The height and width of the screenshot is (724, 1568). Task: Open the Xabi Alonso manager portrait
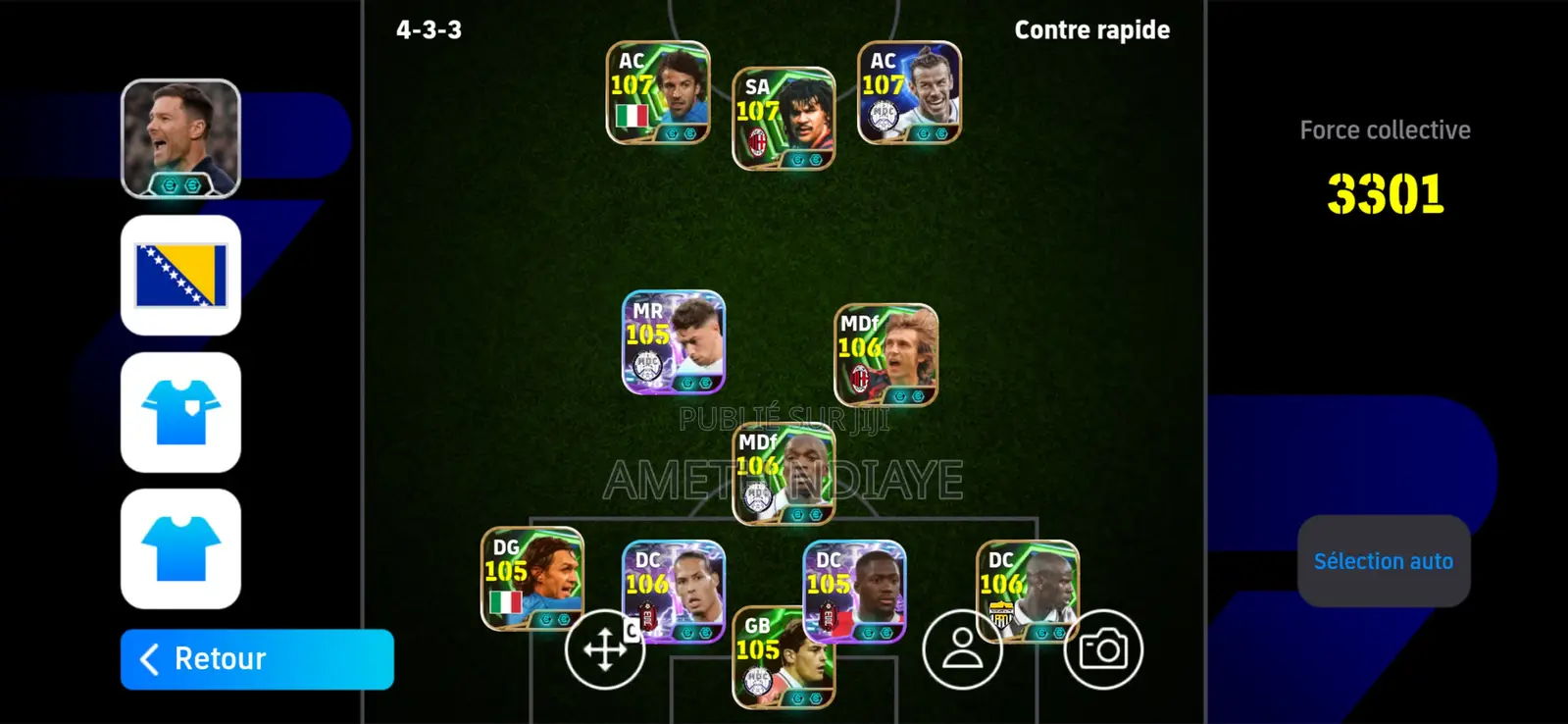click(x=179, y=135)
